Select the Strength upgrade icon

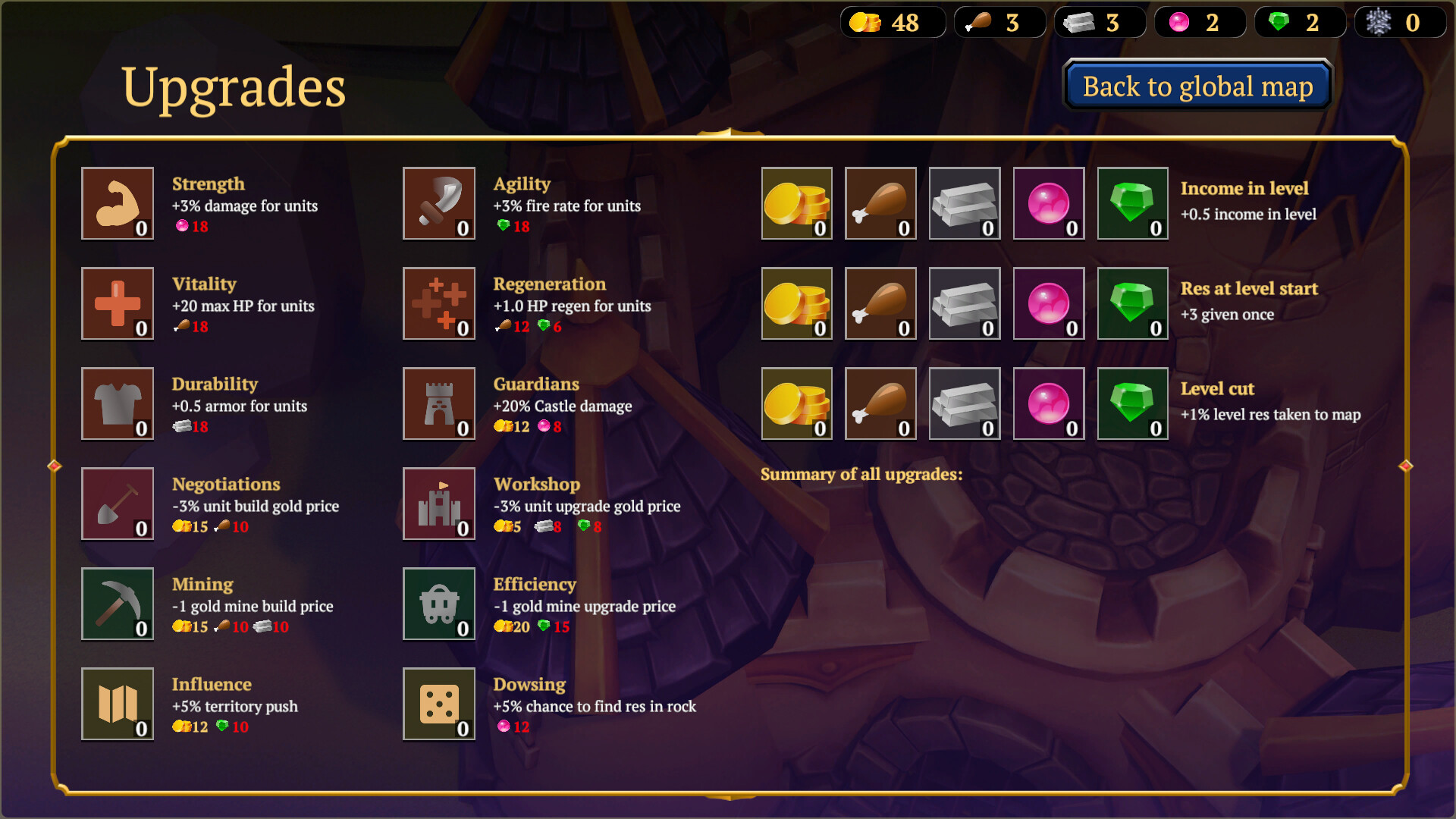(117, 203)
